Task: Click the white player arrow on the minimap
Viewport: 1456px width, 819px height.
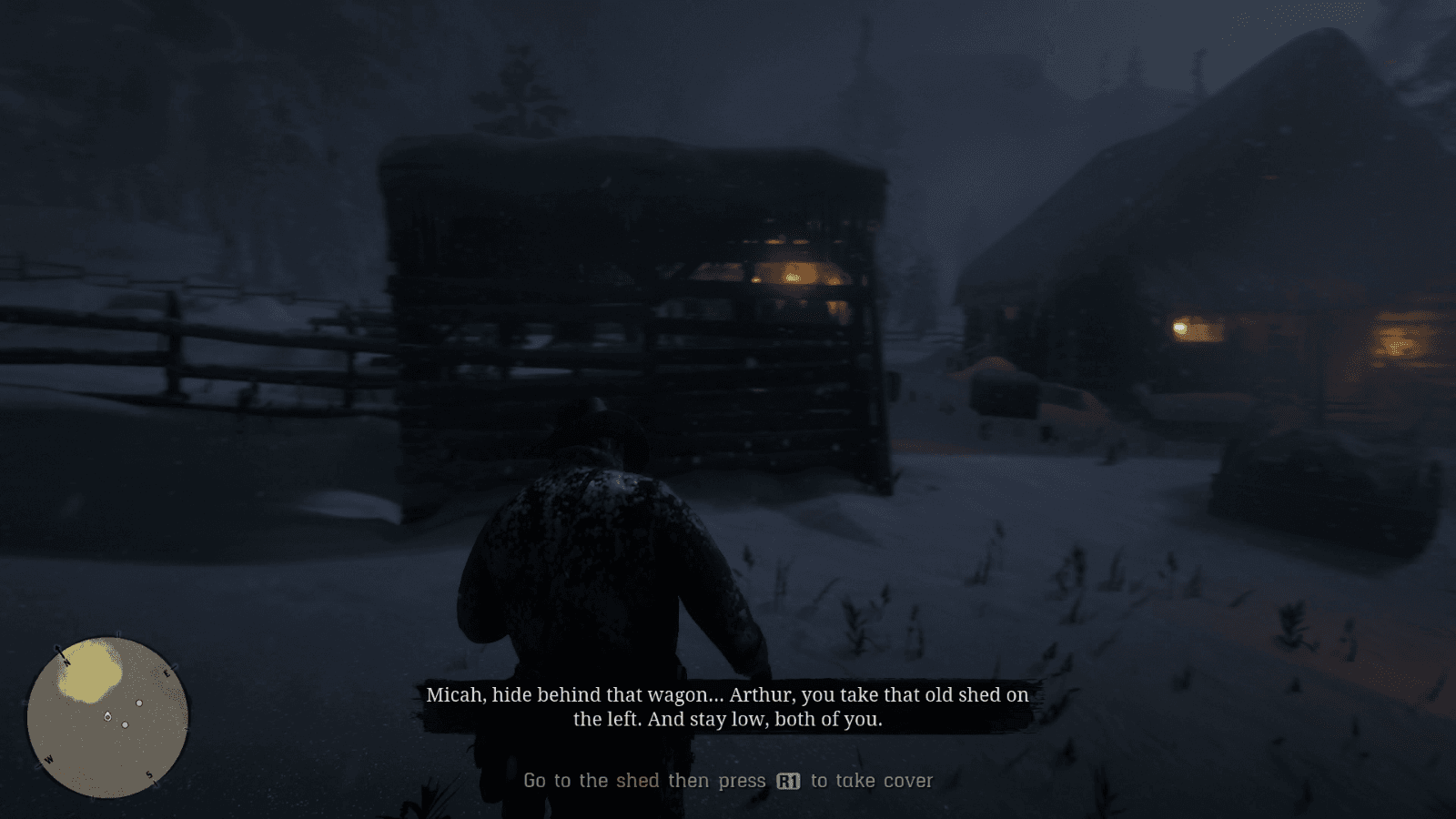Action: pyautogui.click(x=107, y=716)
